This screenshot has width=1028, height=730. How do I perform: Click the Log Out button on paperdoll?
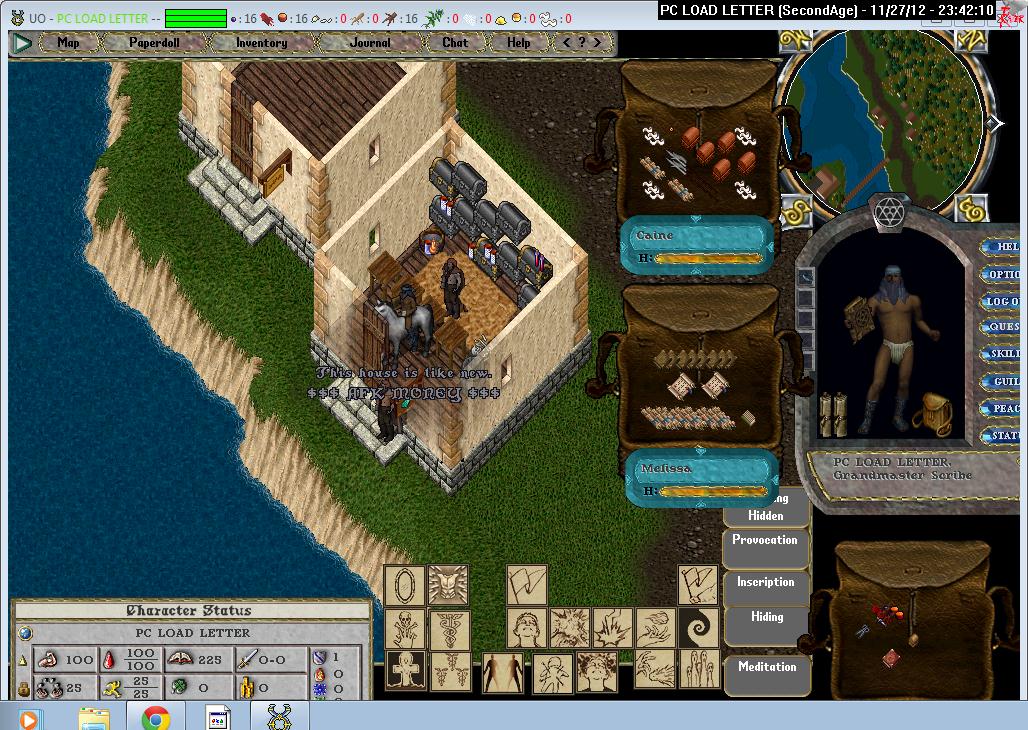[x=1002, y=301]
